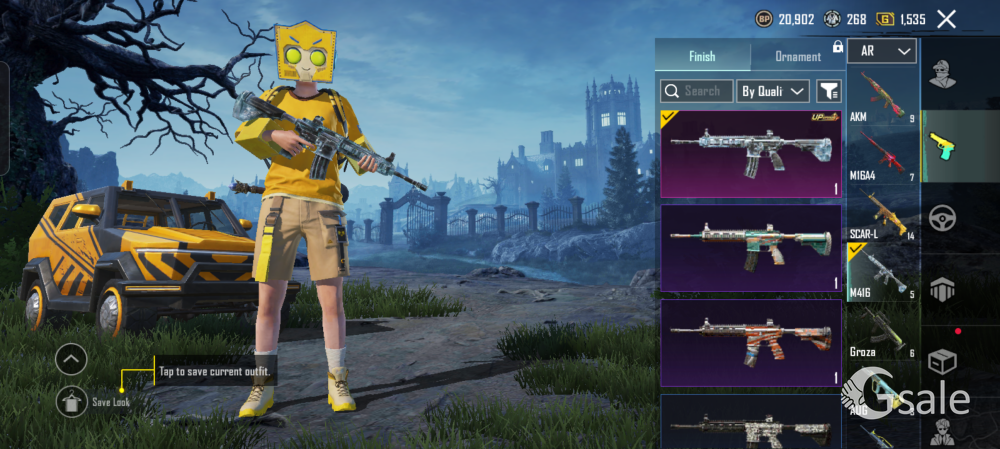Viewport: 1000px width, 449px height.
Task: Open the skin filter funnel button
Action: point(829,91)
